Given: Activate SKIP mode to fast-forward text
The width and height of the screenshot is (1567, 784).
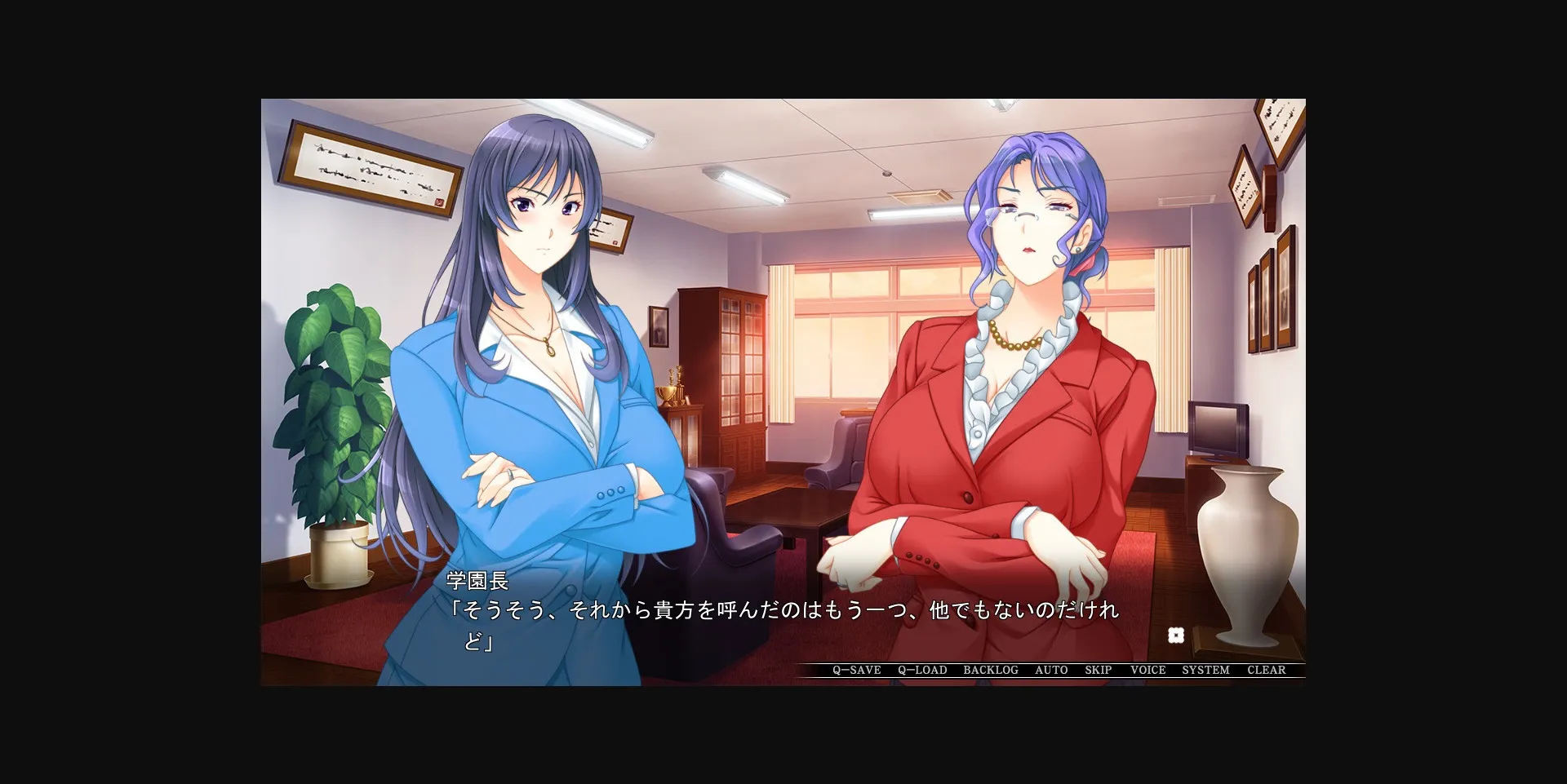Looking at the screenshot, I should coord(1098,670).
